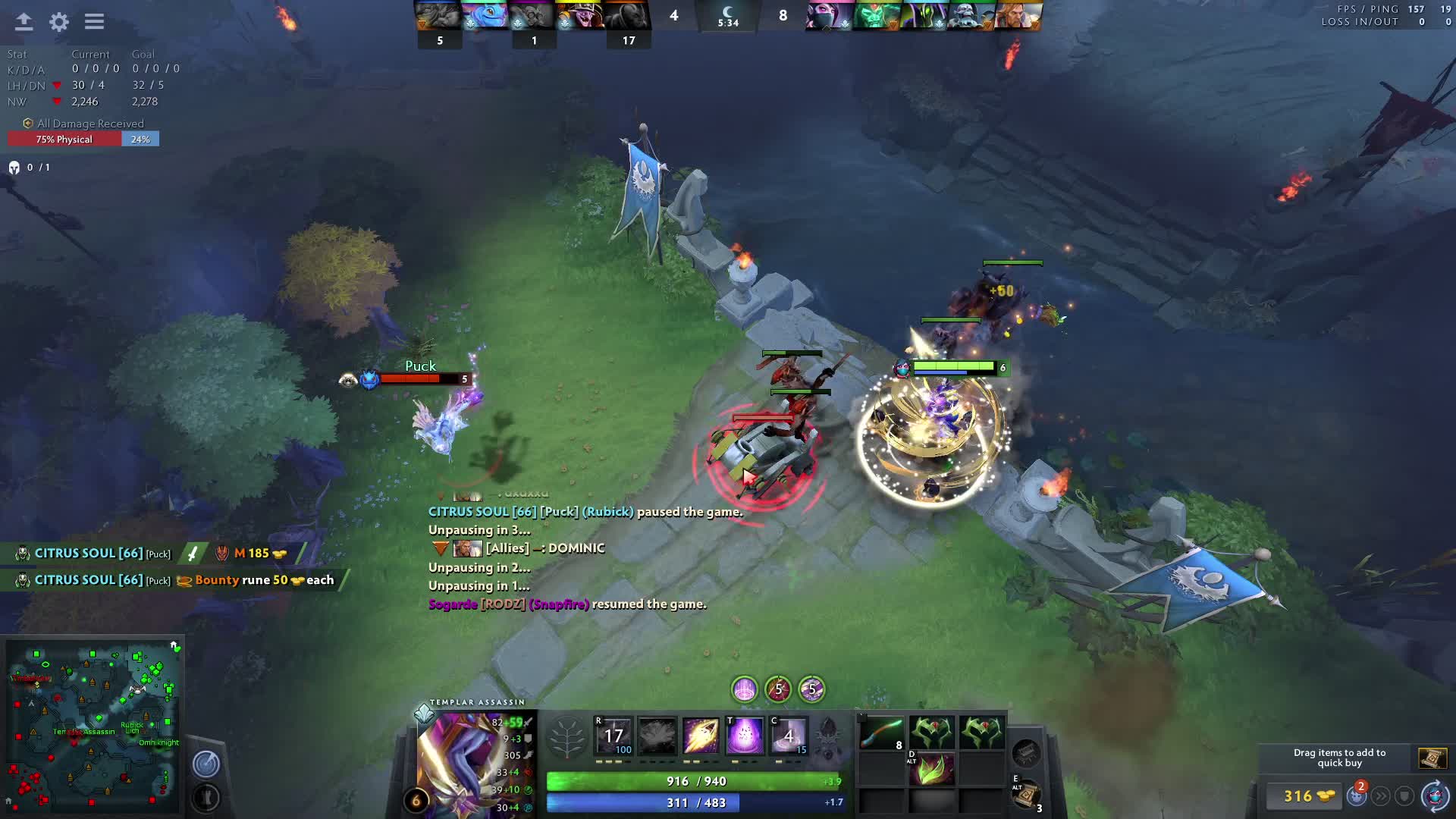Select Omniknight's portrait in the top bar
1456x819 pixels.
tap(1018, 16)
